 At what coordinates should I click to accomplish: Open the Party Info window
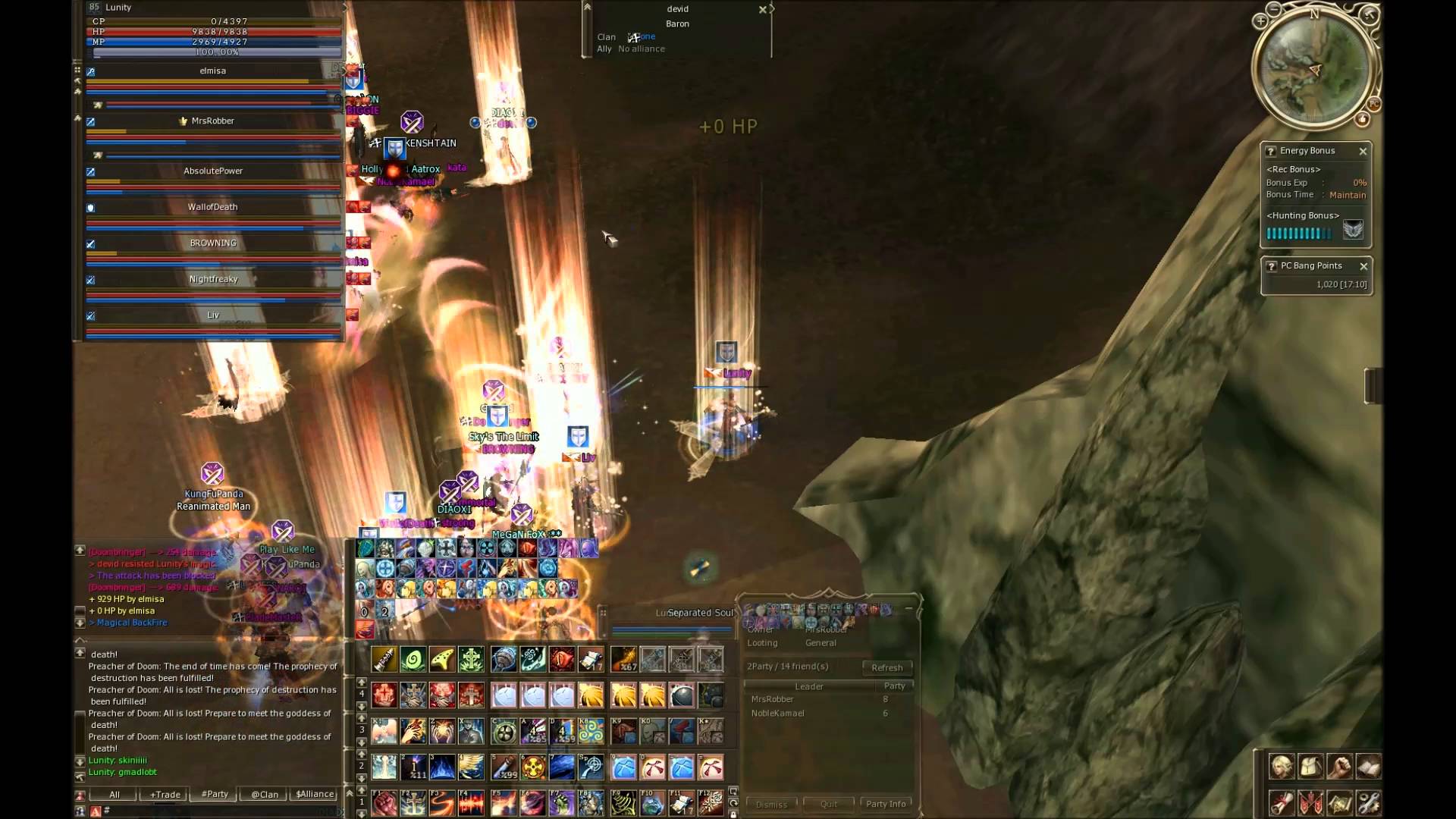(885, 804)
